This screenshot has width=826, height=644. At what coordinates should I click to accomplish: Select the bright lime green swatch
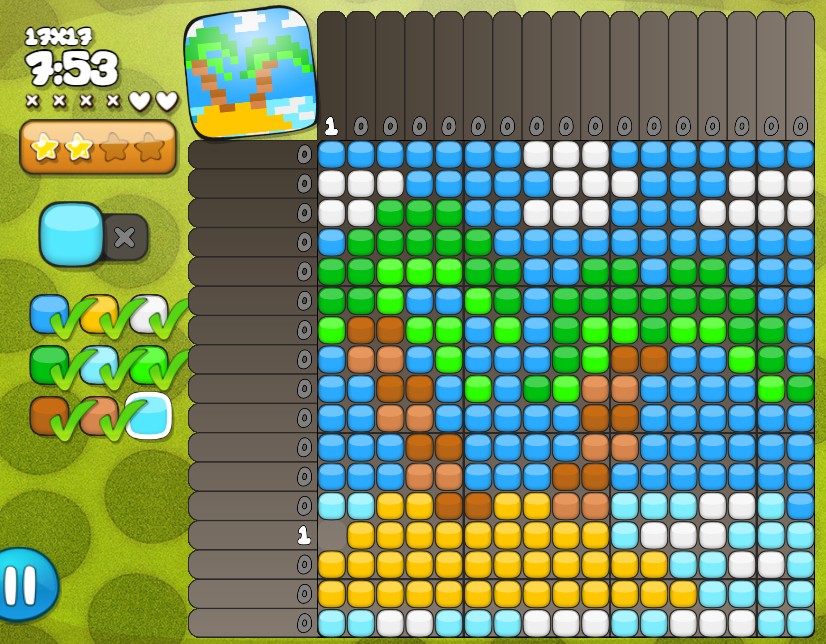148,365
